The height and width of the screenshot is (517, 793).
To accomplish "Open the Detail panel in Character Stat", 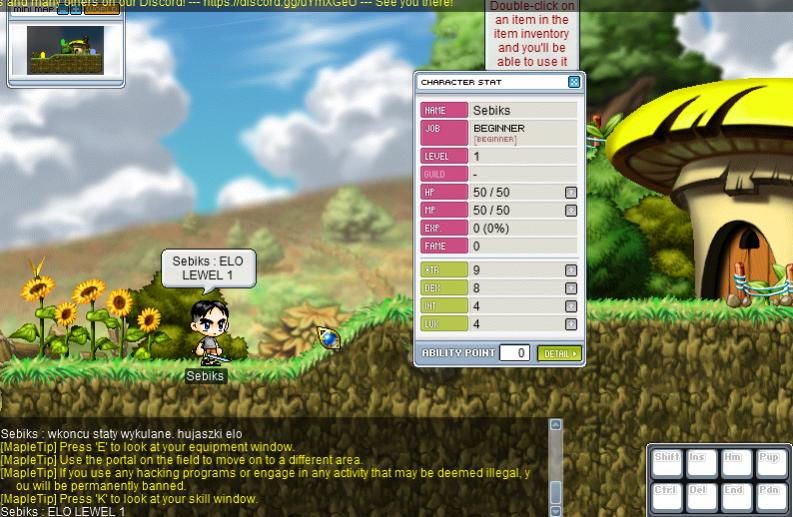I will tap(559, 353).
